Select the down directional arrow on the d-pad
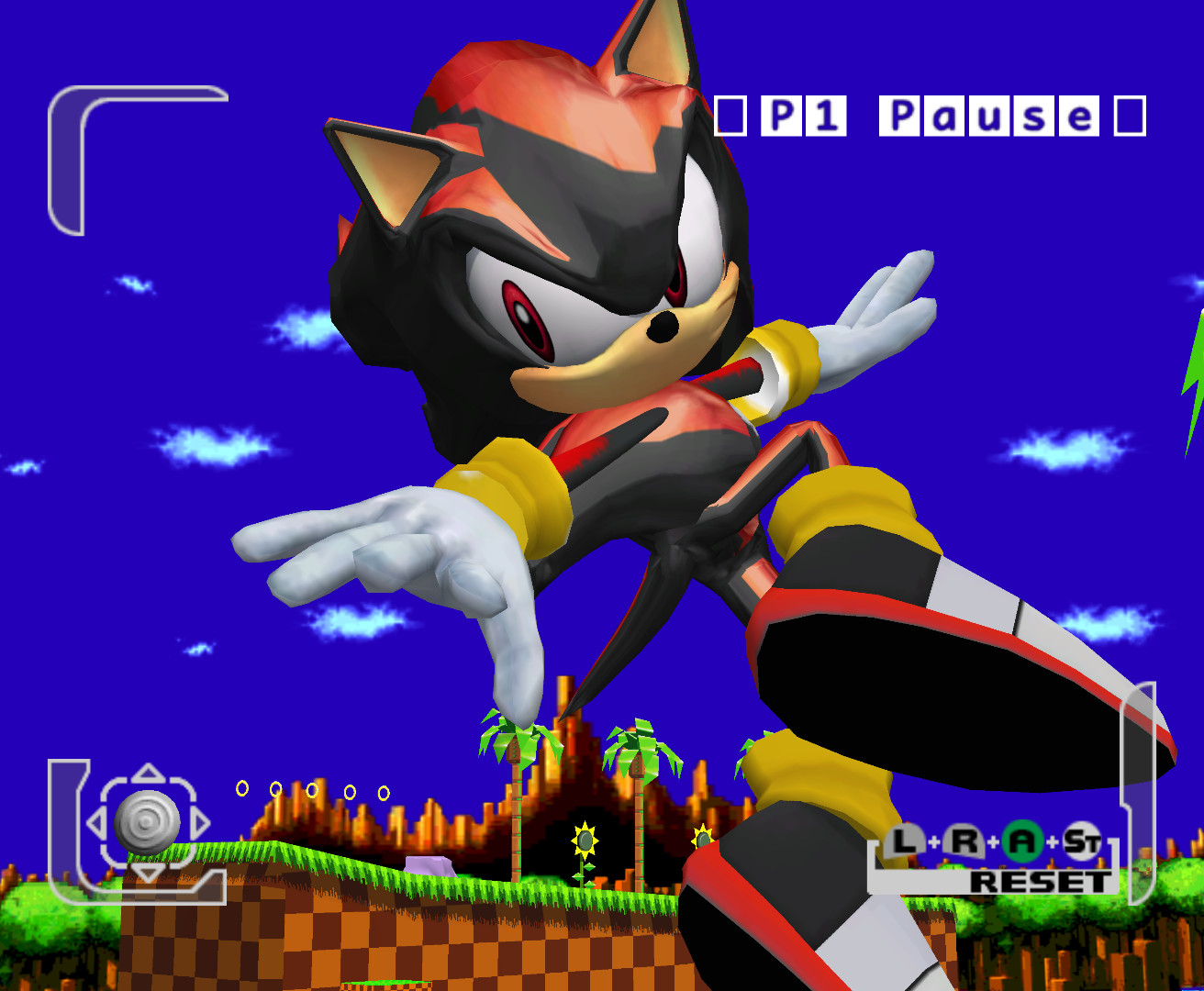The image size is (1204, 991). click(147, 870)
